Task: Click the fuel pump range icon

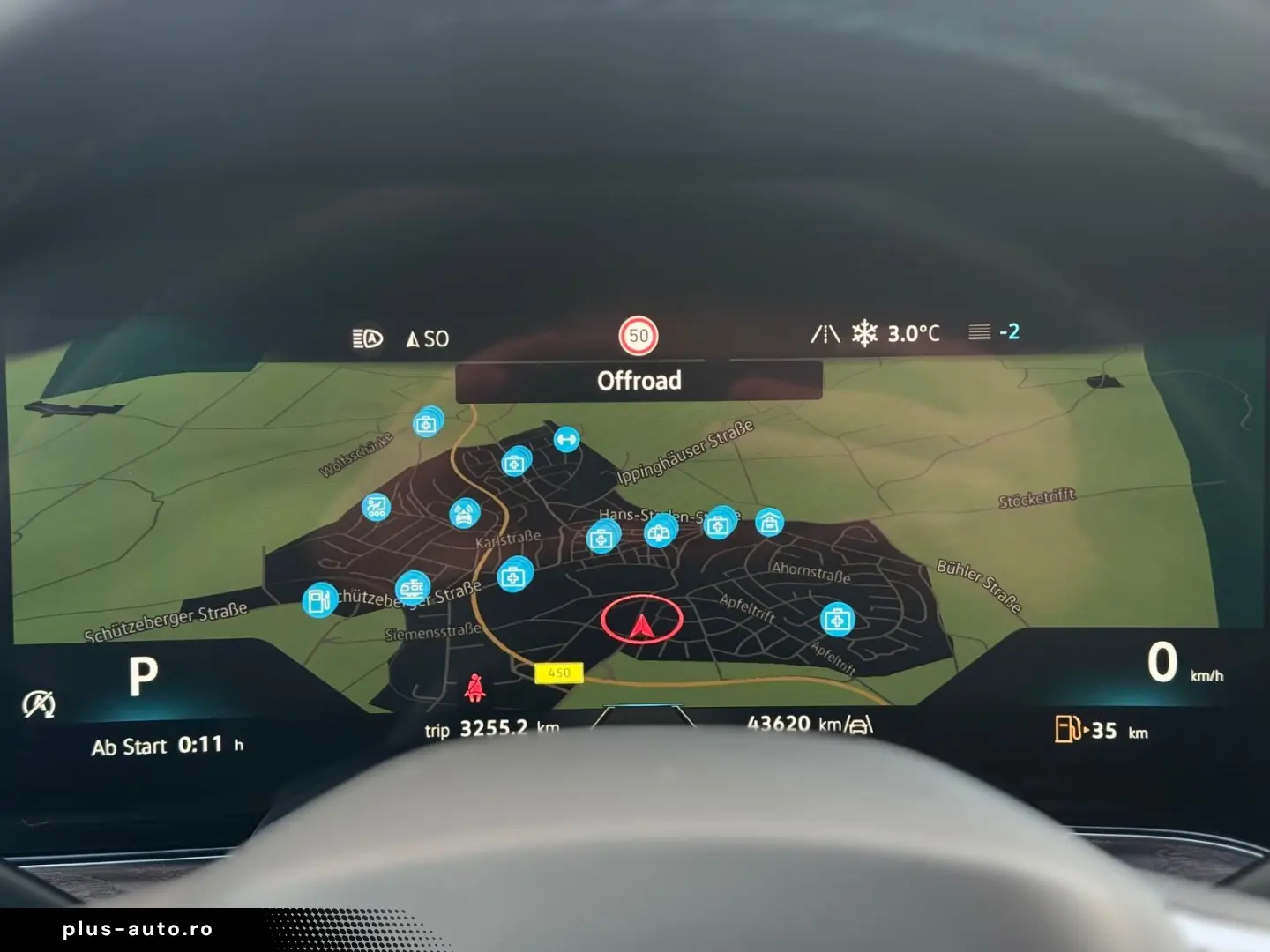Action: pos(1068,729)
